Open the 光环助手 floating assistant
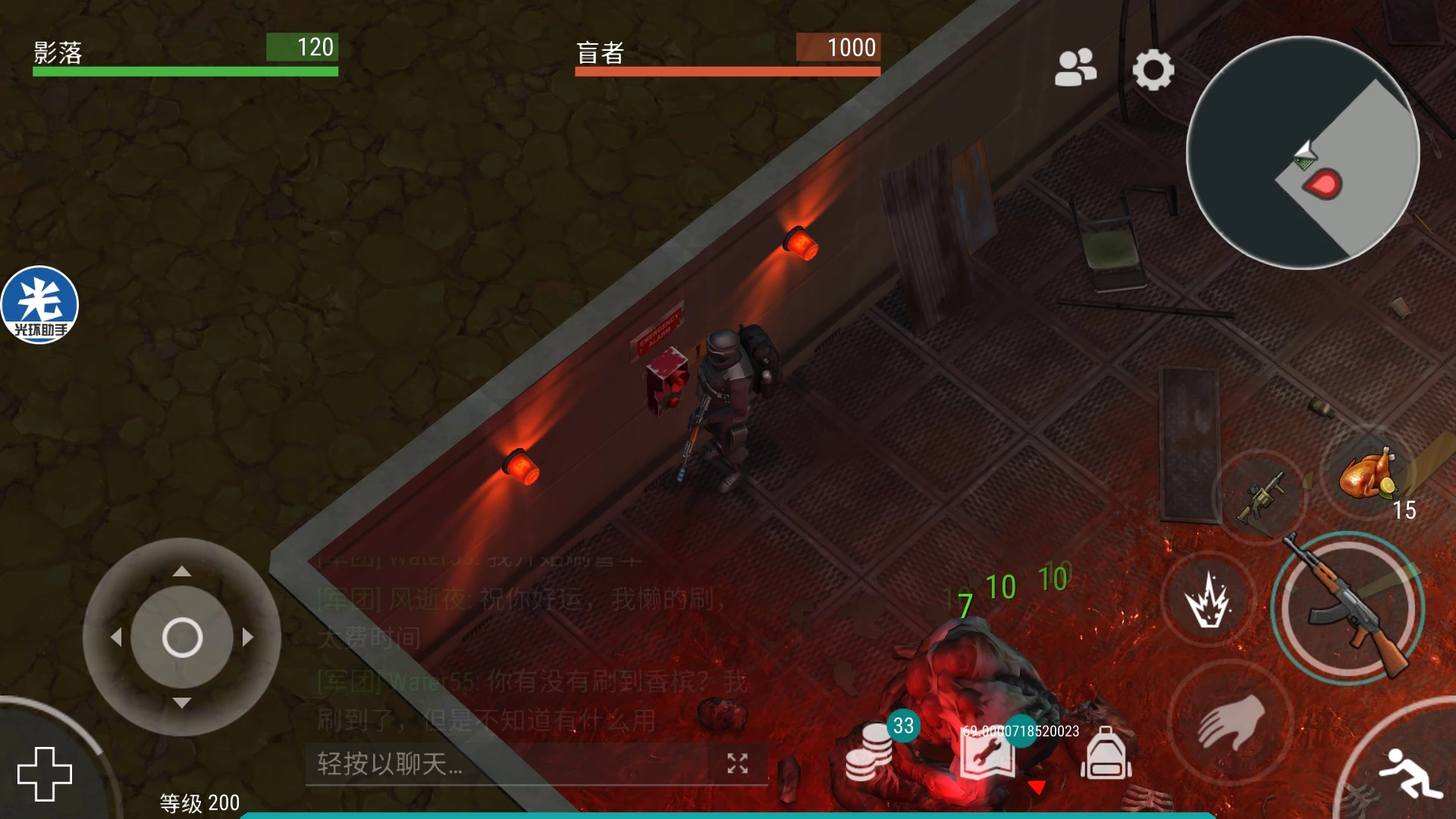The width and height of the screenshot is (1456, 819). click(39, 305)
